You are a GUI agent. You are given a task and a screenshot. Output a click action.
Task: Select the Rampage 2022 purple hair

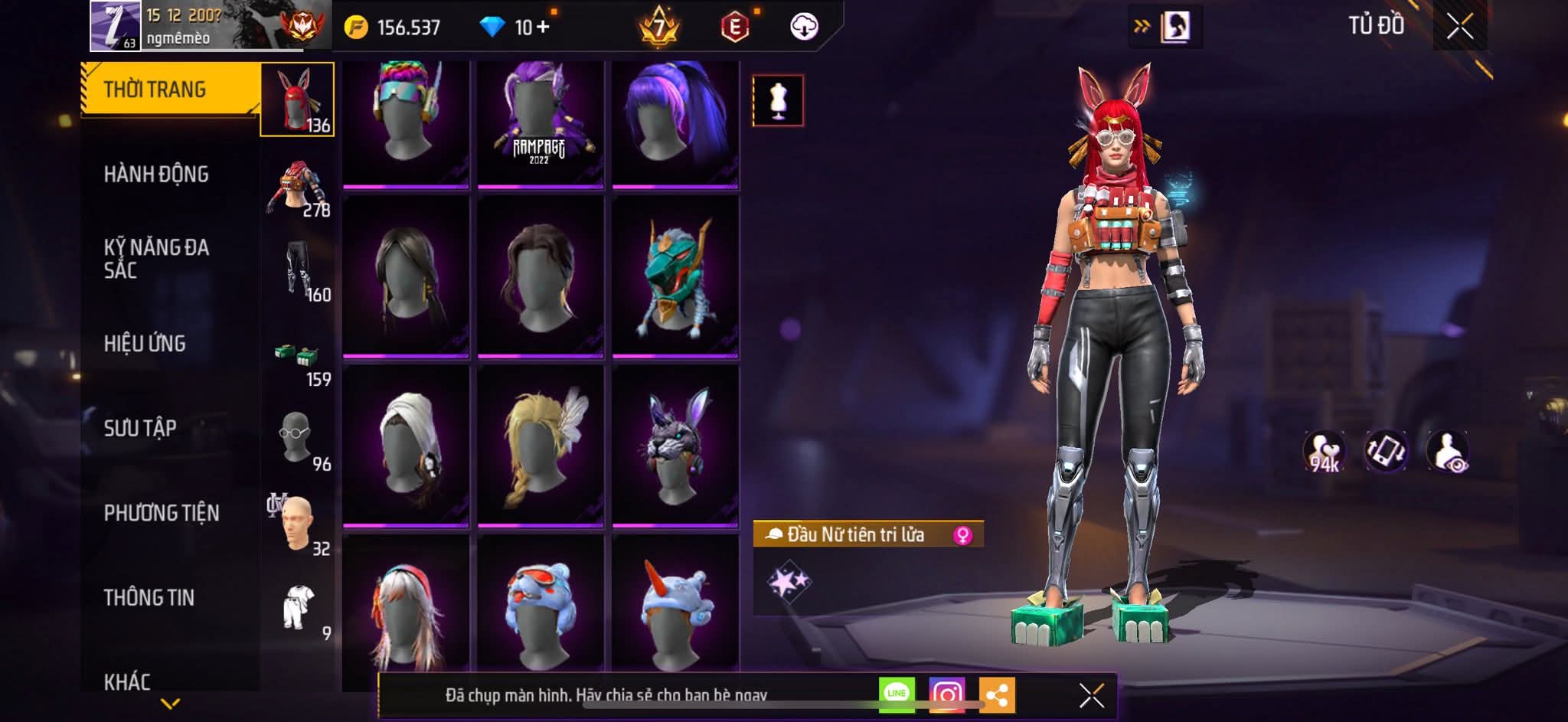tap(540, 124)
